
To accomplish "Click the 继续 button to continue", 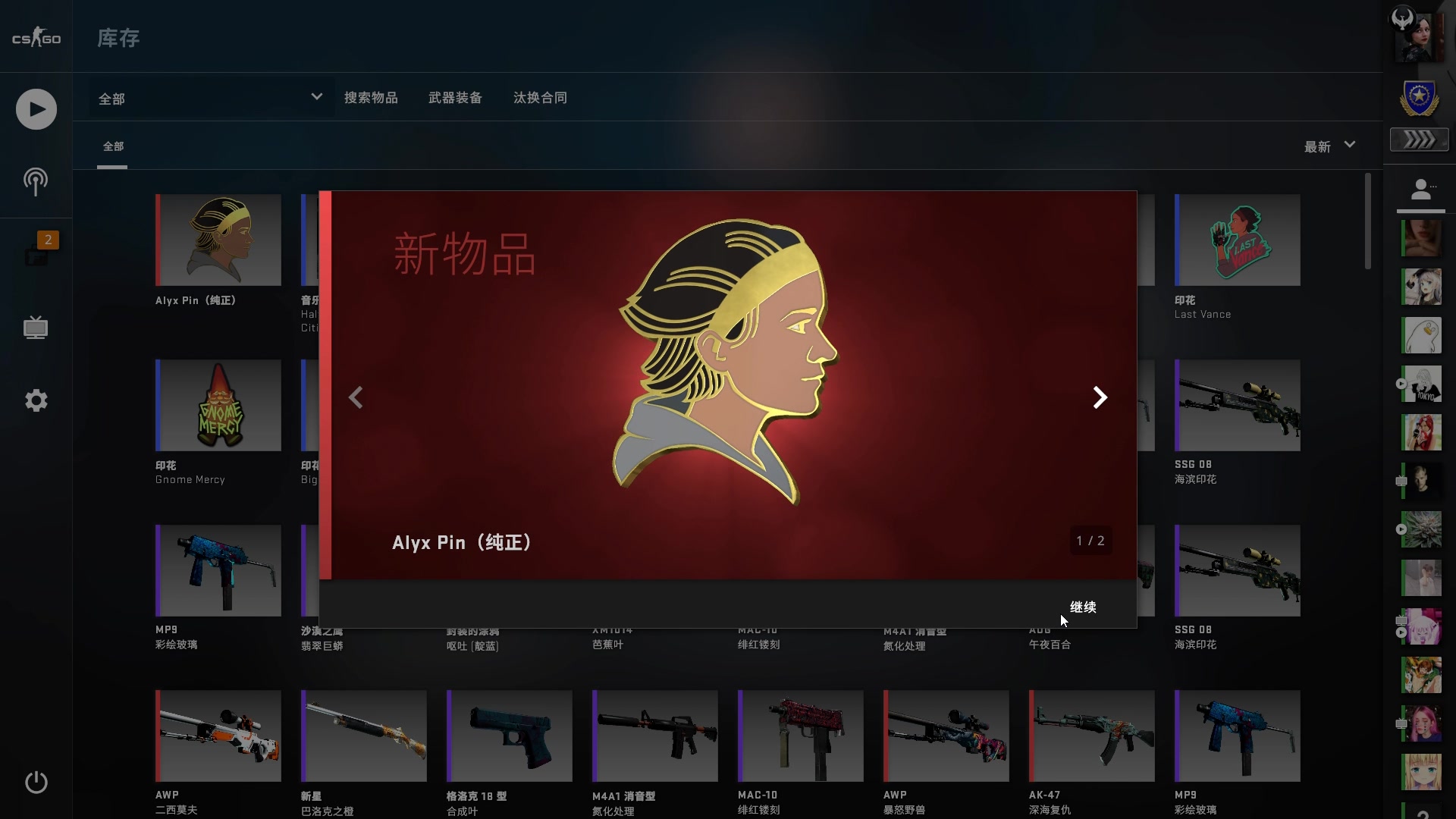I will tap(1083, 607).
